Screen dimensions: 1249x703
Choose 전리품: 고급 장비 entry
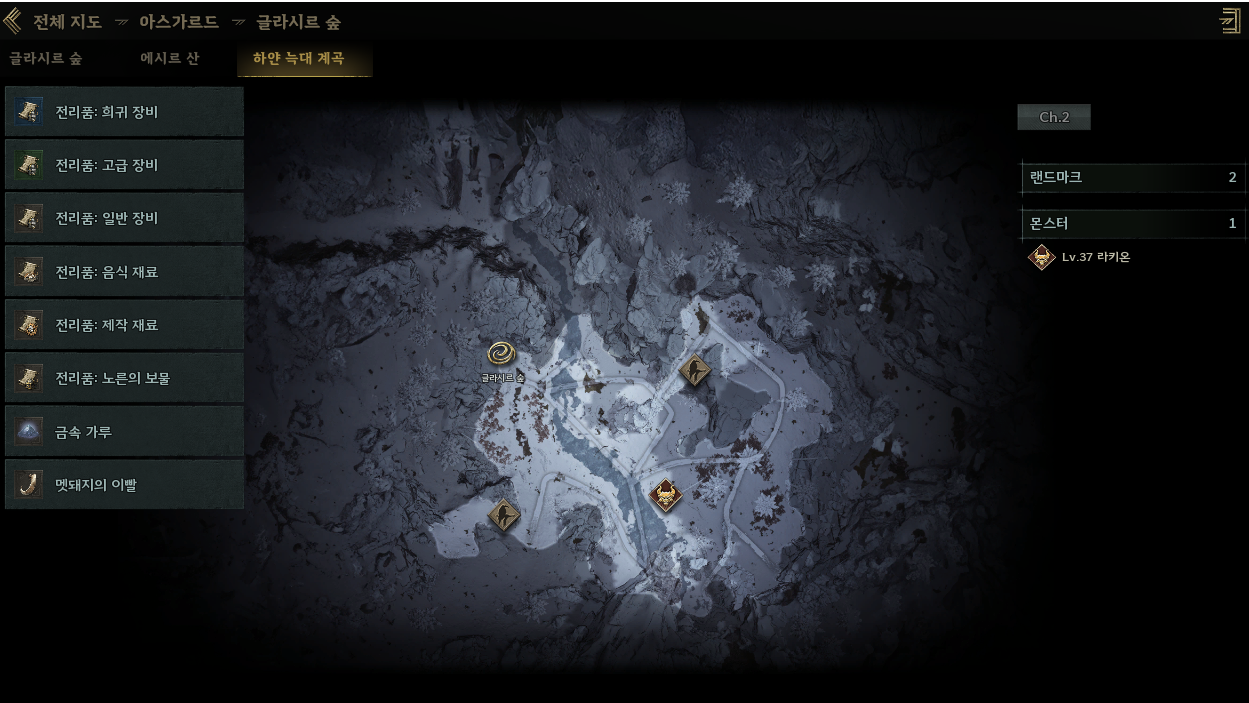click(x=125, y=165)
